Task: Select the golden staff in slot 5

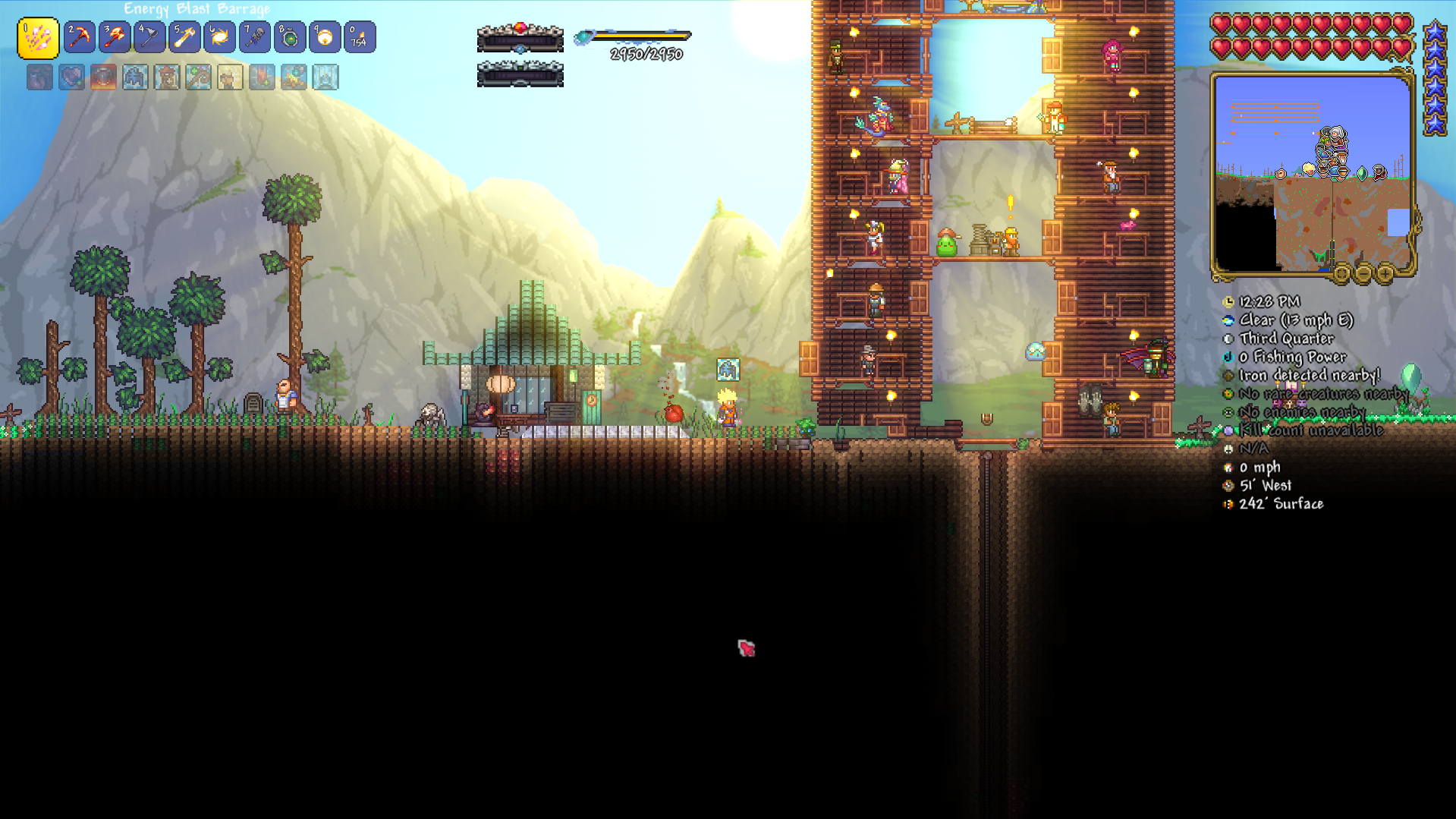Action: (x=184, y=37)
